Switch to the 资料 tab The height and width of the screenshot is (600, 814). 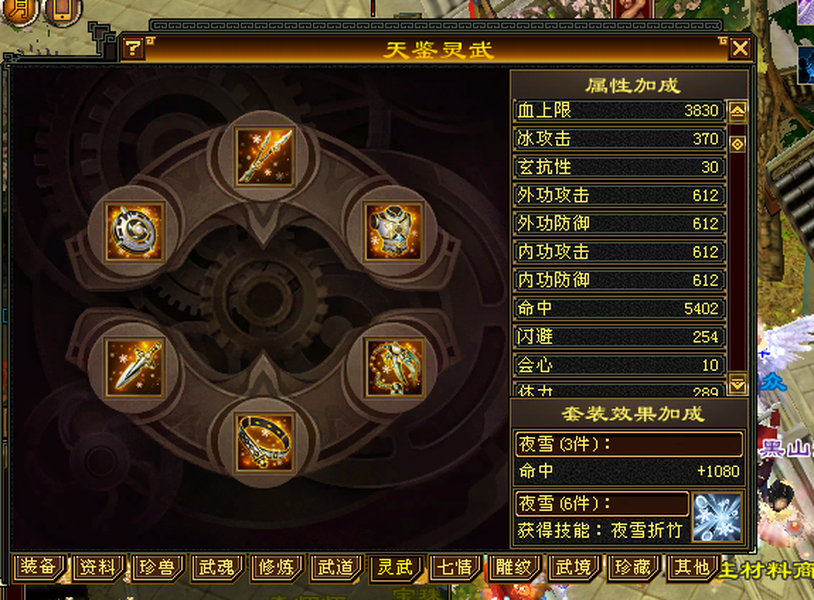click(x=98, y=568)
